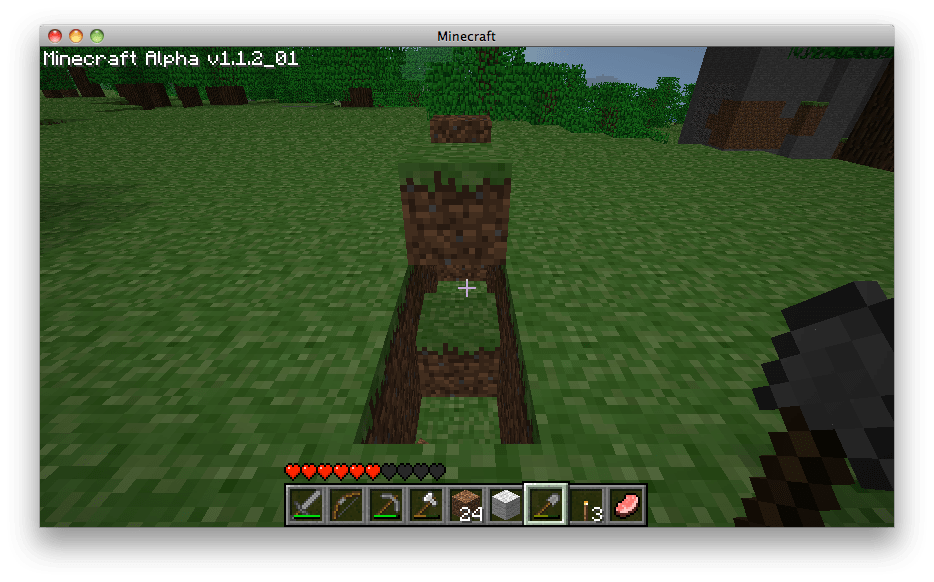Pick the axe from the hotbar

tap(426, 504)
